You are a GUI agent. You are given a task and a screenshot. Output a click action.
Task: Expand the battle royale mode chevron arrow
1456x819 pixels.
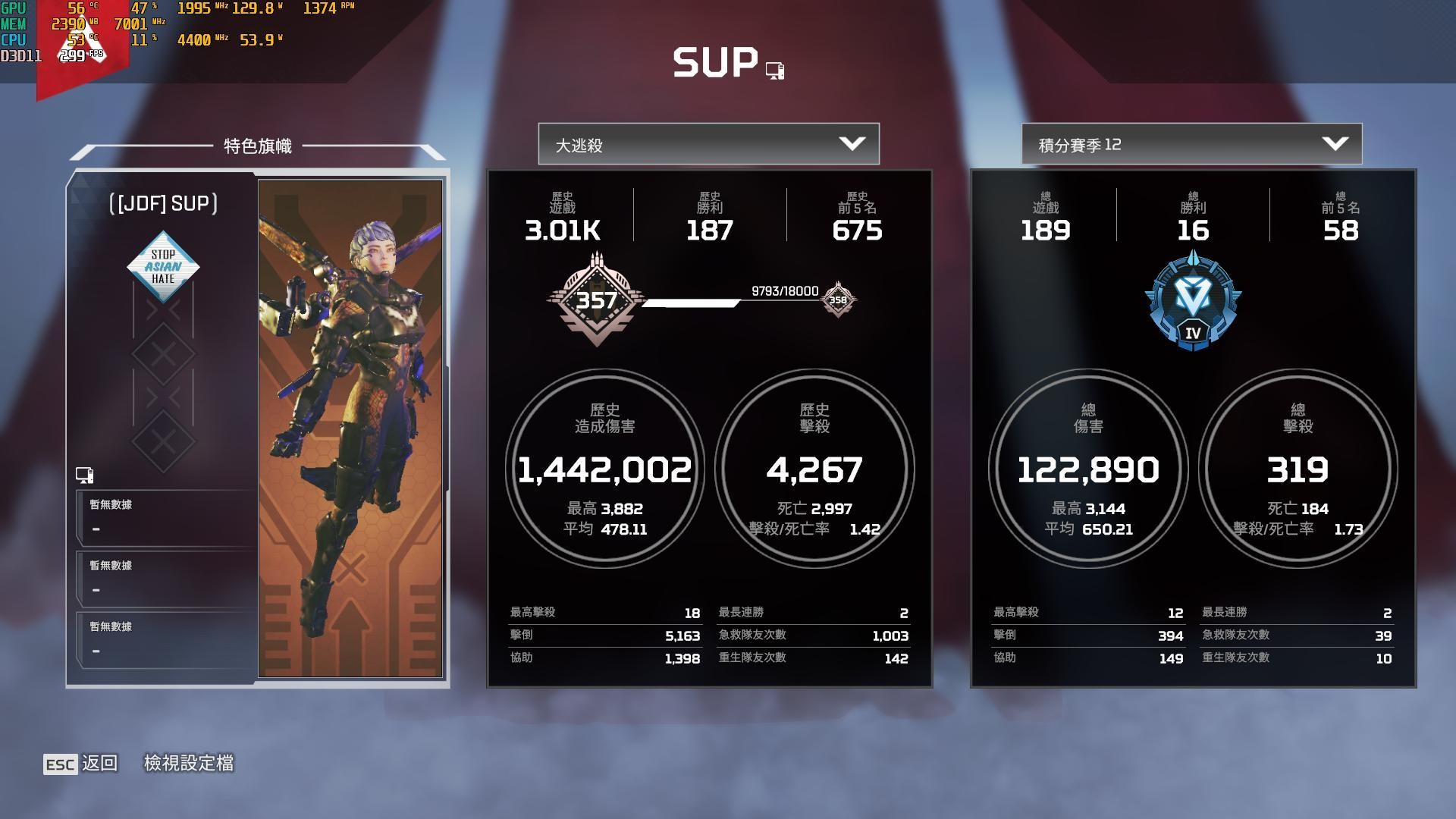point(854,143)
